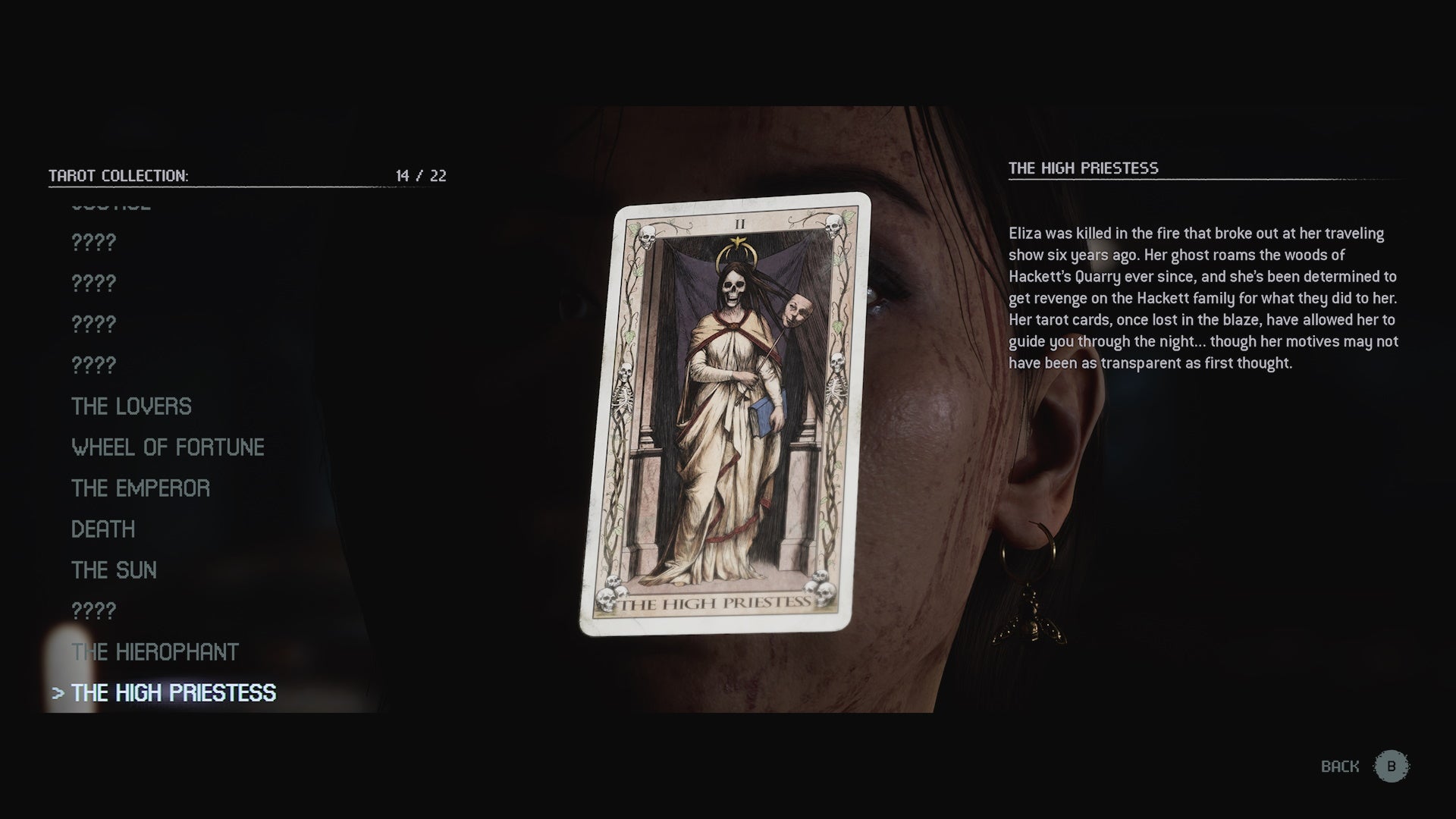Open the WHEEL OF FORTUNE card
Image resolution: width=1456 pixels, height=819 pixels.
(x=168, y=447)
